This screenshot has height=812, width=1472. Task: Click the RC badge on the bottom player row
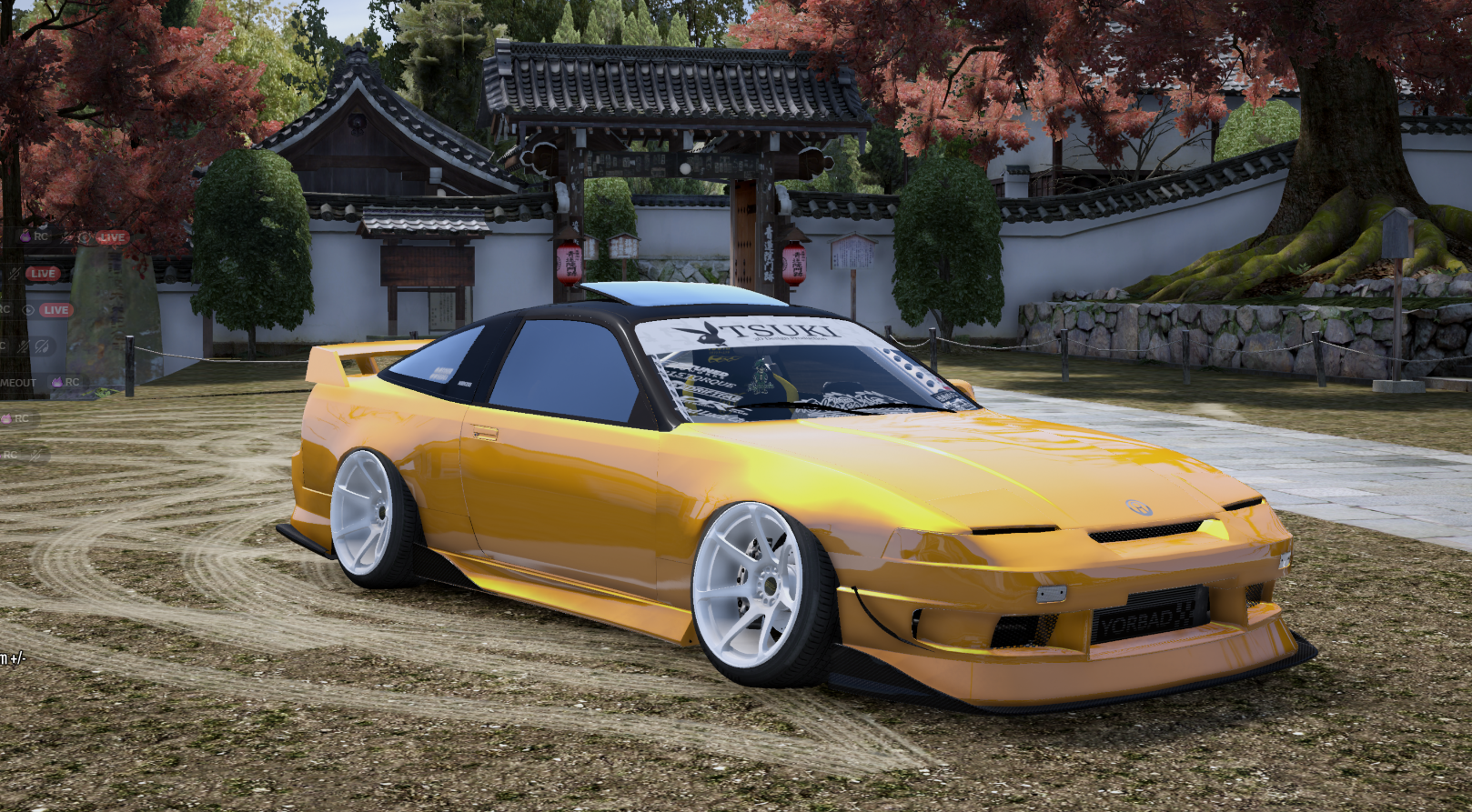click(8, 454)
